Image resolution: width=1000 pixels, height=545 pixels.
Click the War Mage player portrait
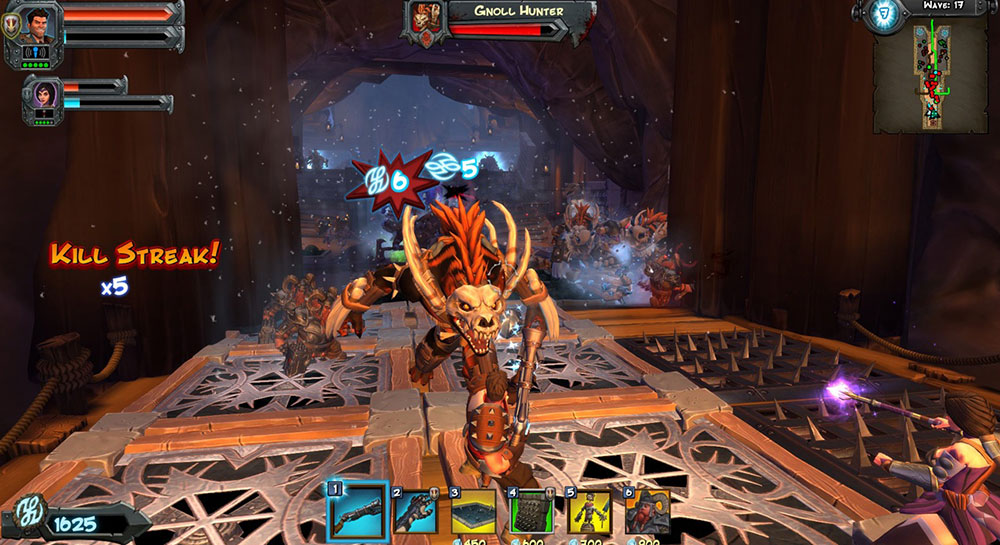pos(39,24)
